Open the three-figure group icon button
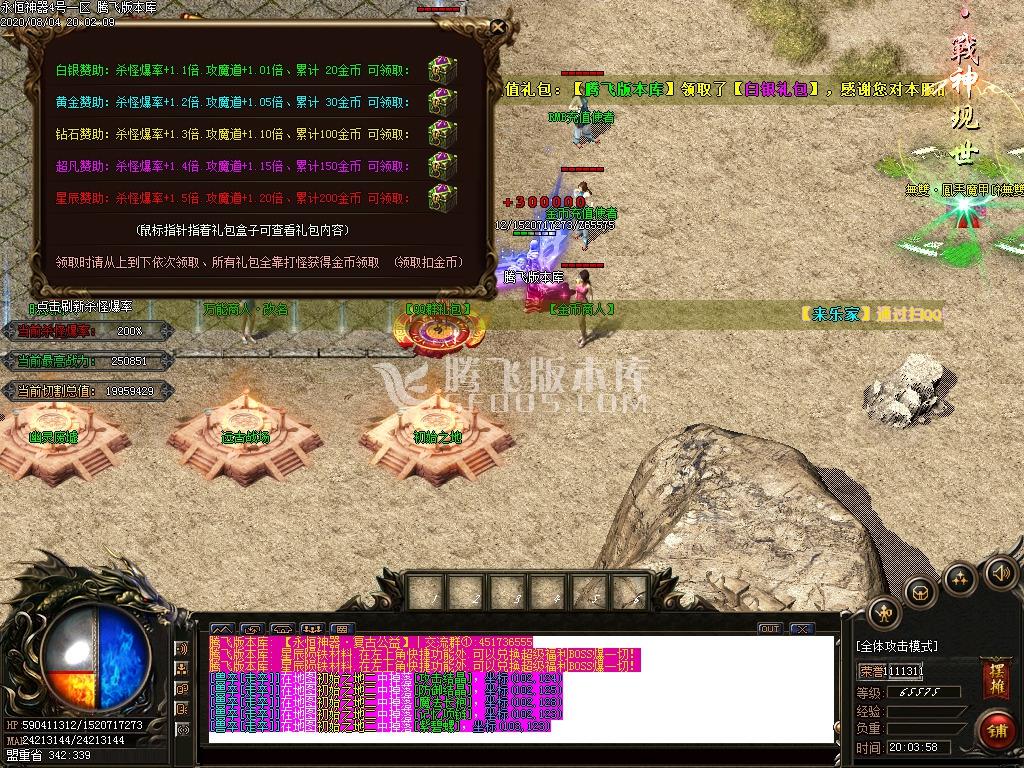 [x=960, y=577]
